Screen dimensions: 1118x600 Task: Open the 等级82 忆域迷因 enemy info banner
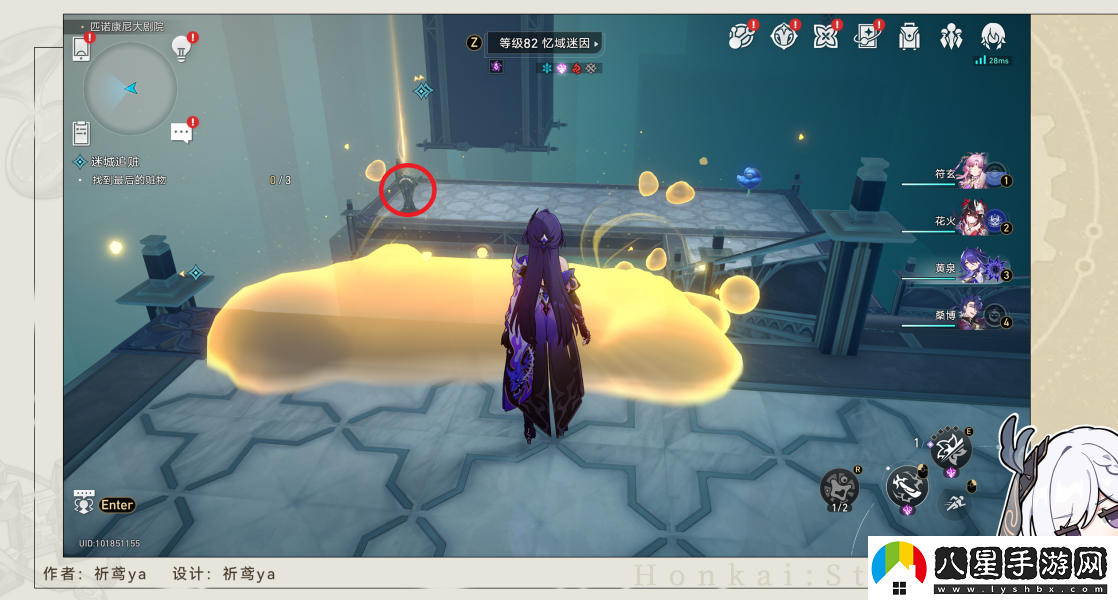545,43
